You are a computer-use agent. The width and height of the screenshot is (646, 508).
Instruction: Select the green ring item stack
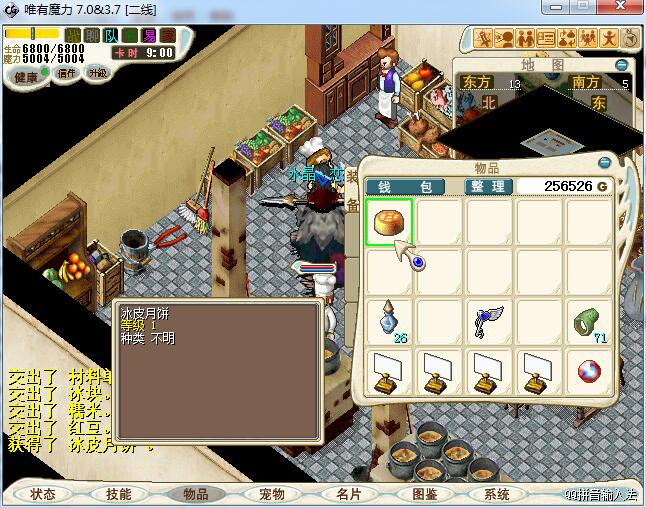coord(589,322)
